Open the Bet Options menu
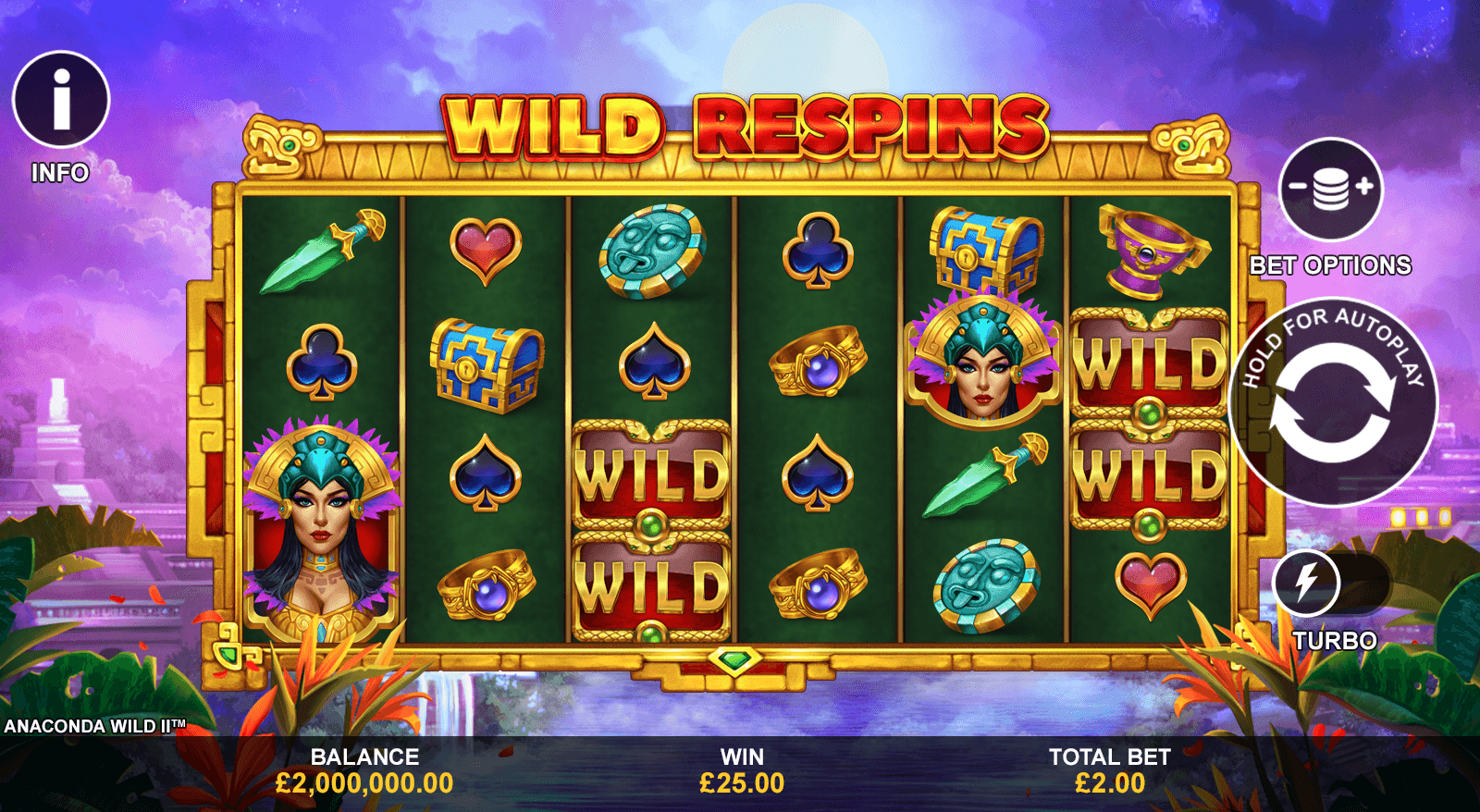This screenshot has width=1480, height=812. 1330,189
